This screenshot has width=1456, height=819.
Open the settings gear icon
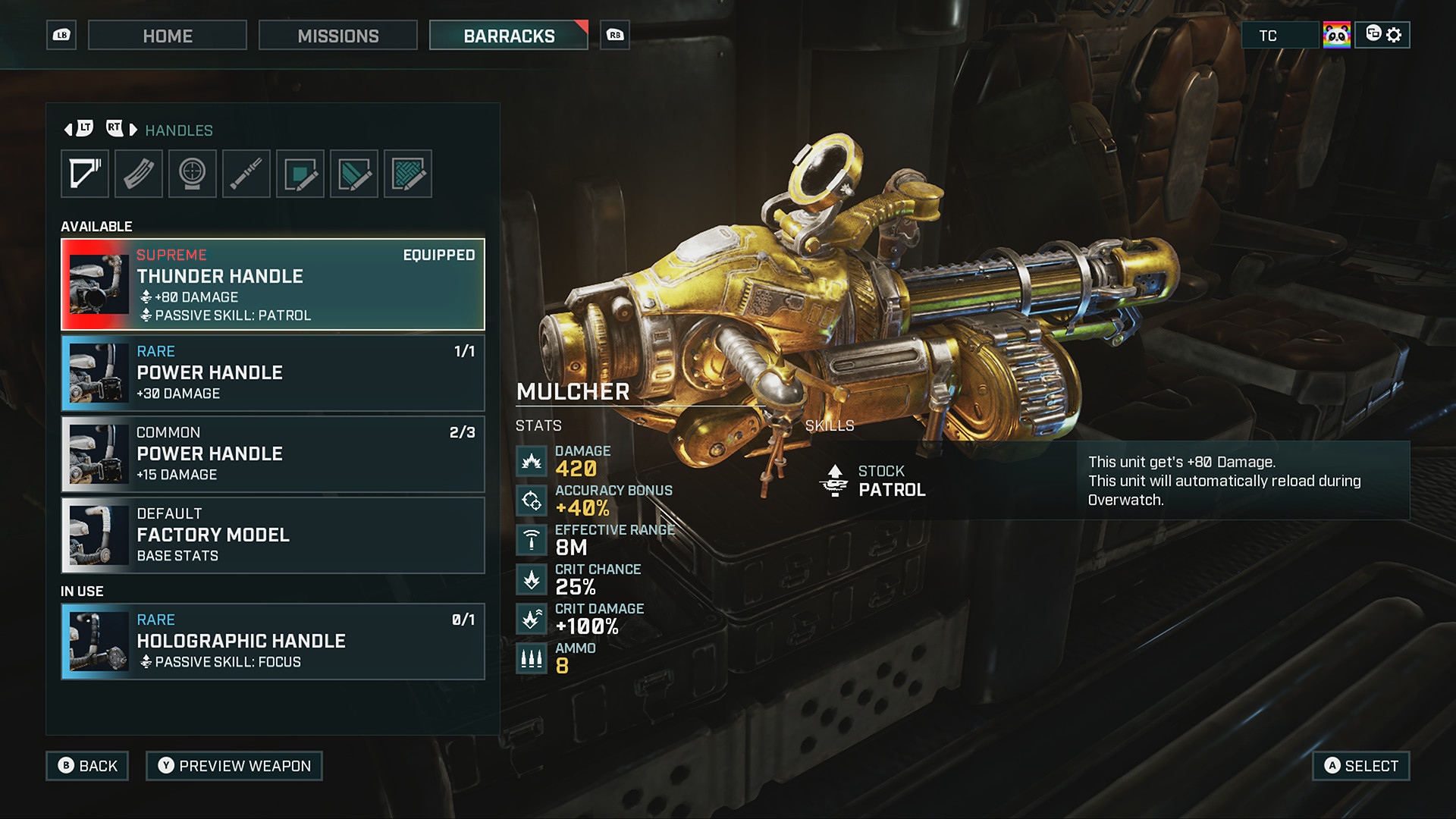coord(1394,35)
